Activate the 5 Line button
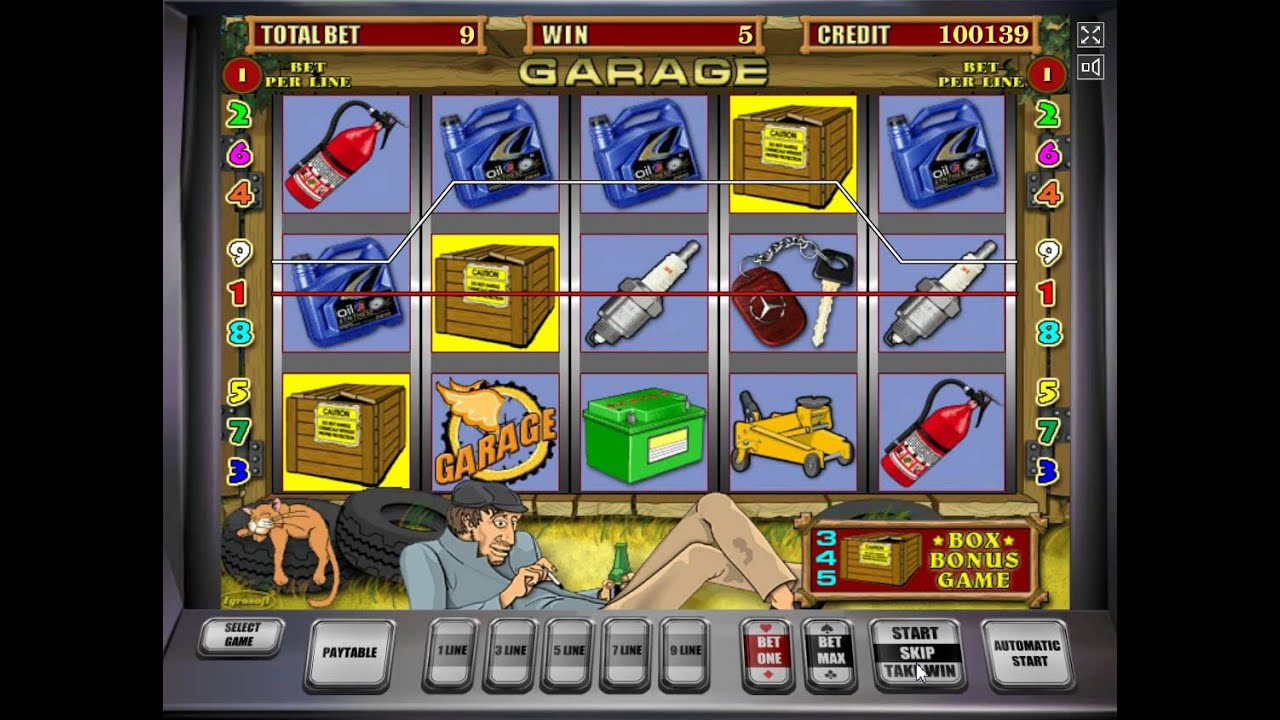Screen dimensions: 1280x720 [x=569, y=651]
